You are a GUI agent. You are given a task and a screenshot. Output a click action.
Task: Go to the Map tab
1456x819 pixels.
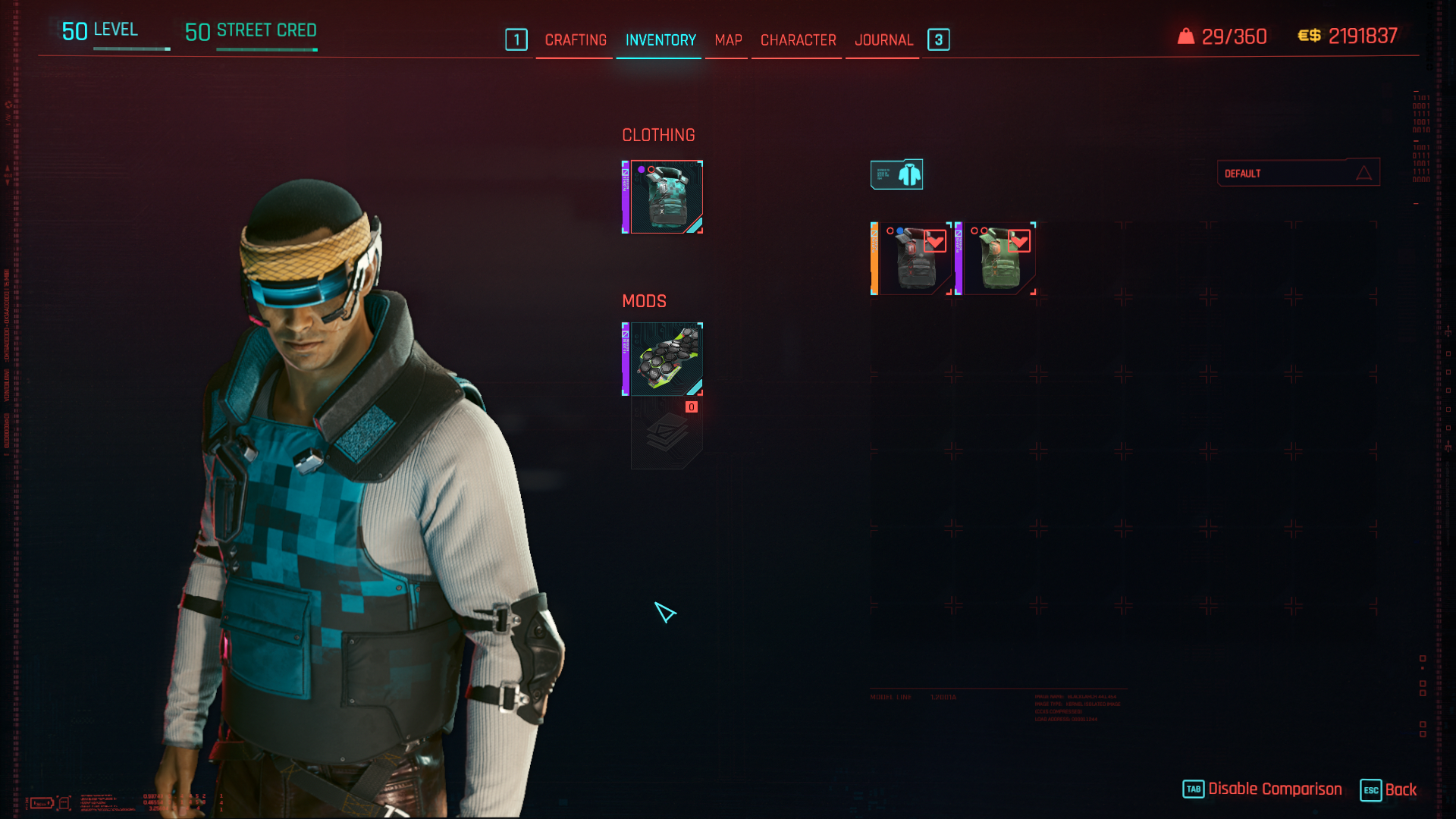coord(728,40)
